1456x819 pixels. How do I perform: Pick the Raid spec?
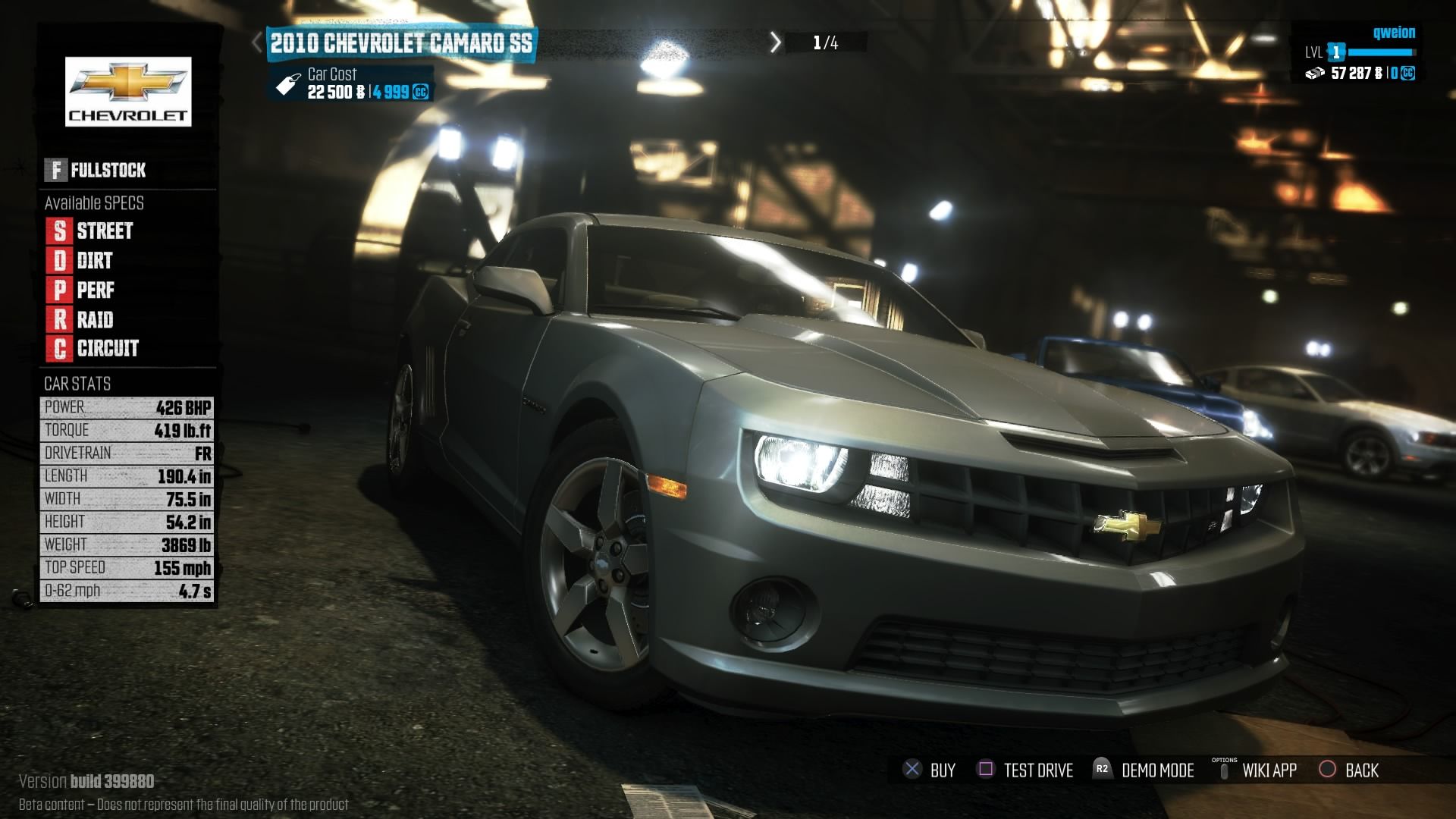(80, 320)
